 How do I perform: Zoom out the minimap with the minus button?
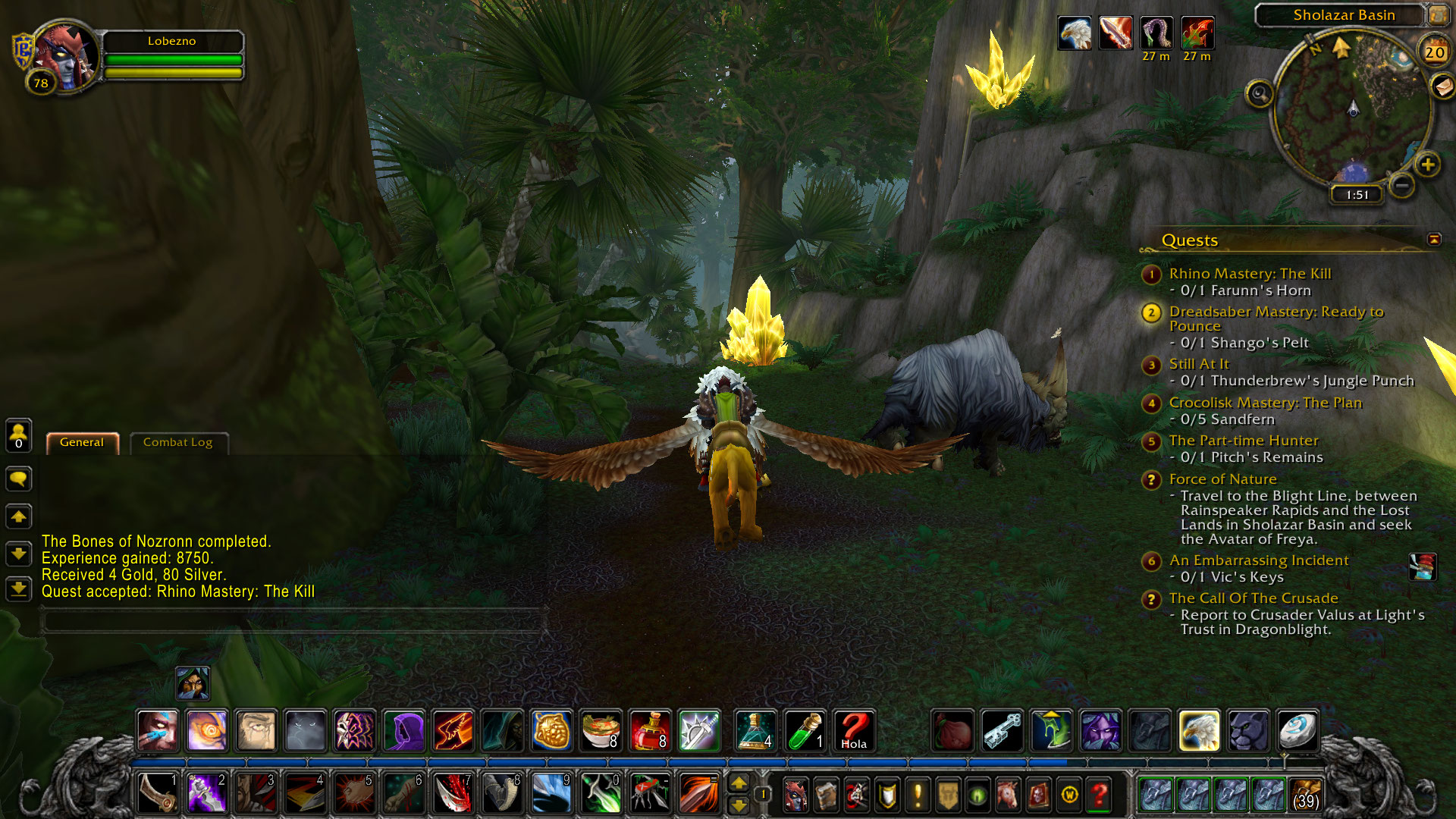[1402, 185]
